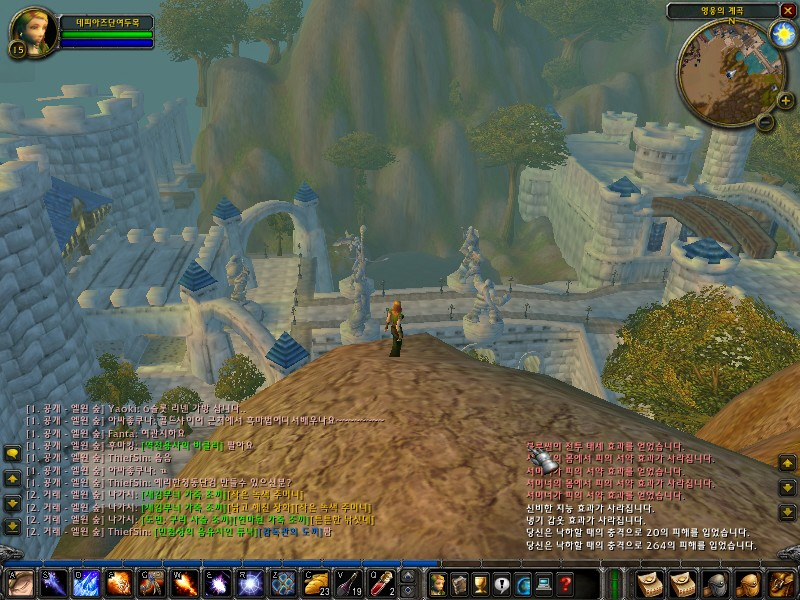Use the dark flask with 19 left
Screen dimensions: 800x600
click(350, 582)
